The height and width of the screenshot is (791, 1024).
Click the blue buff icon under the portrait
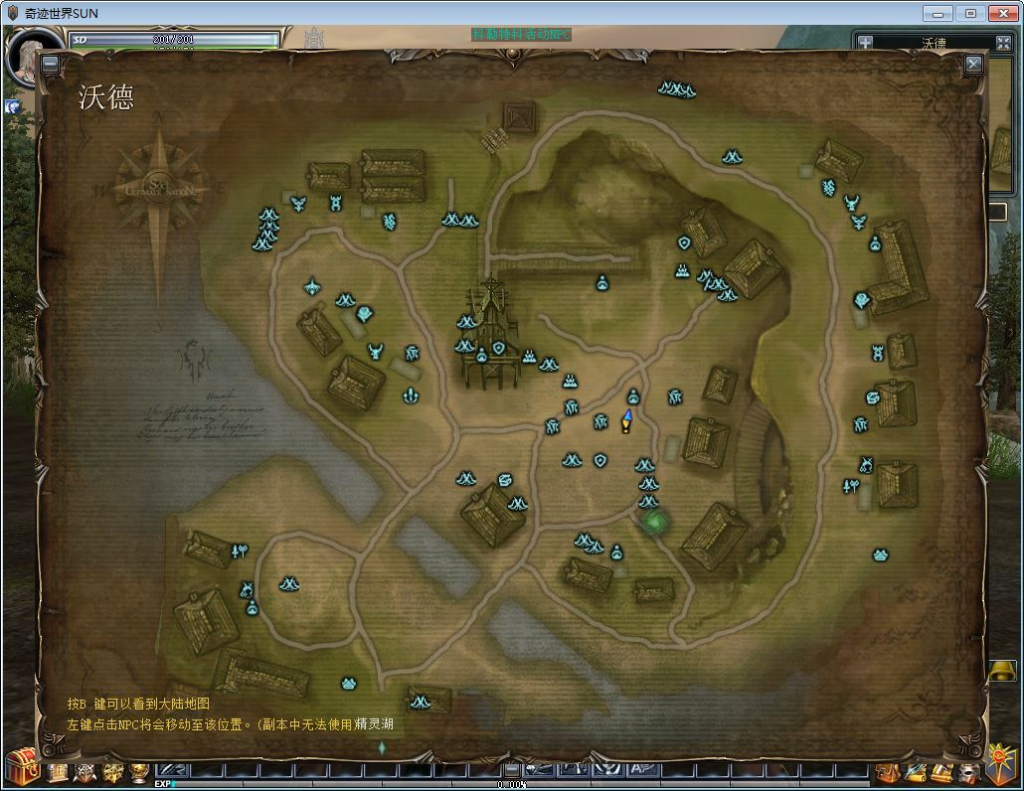click(x=14, y=104)
